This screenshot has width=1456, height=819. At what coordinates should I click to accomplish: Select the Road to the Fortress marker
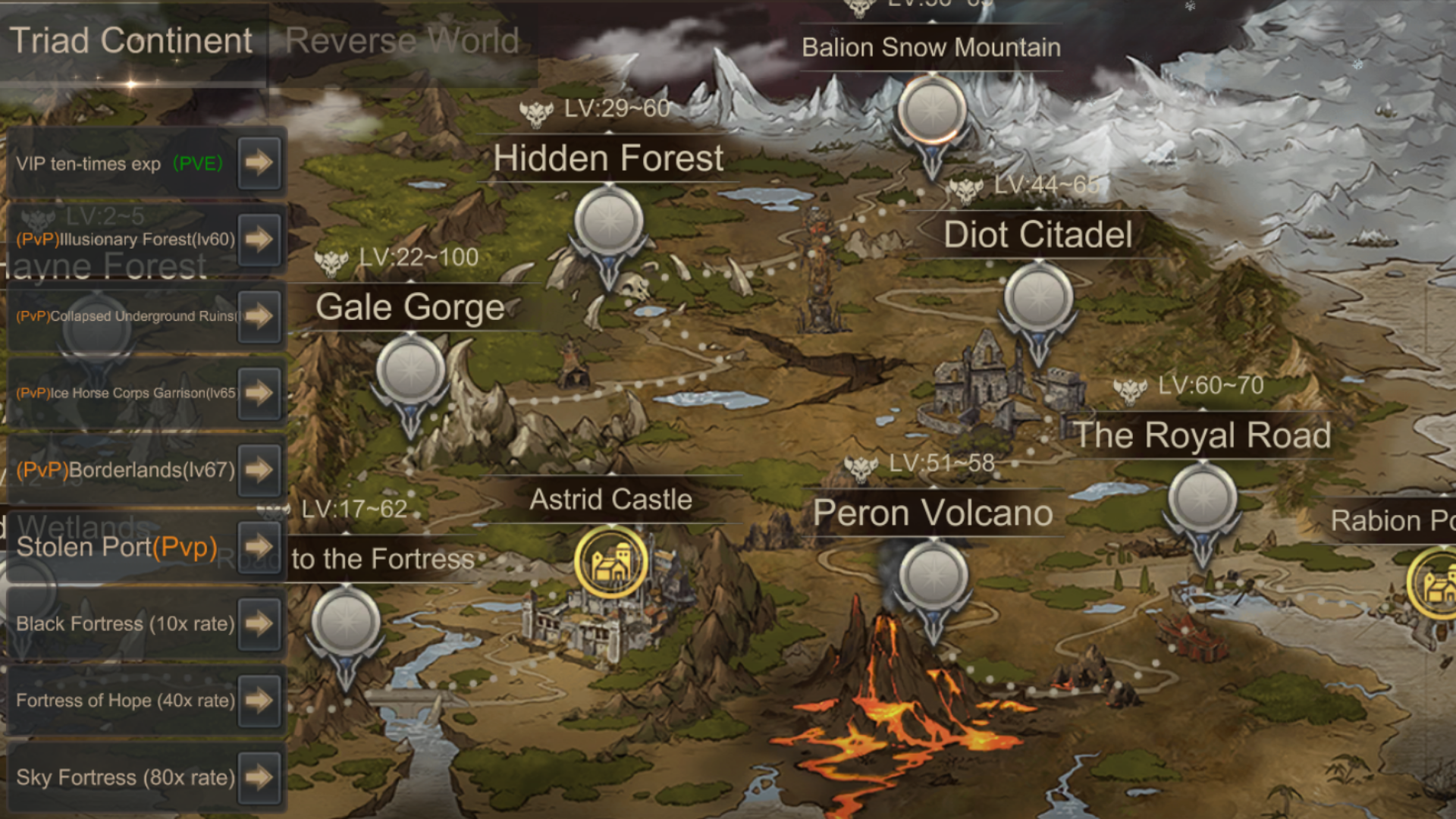click(x=346, y=623)
